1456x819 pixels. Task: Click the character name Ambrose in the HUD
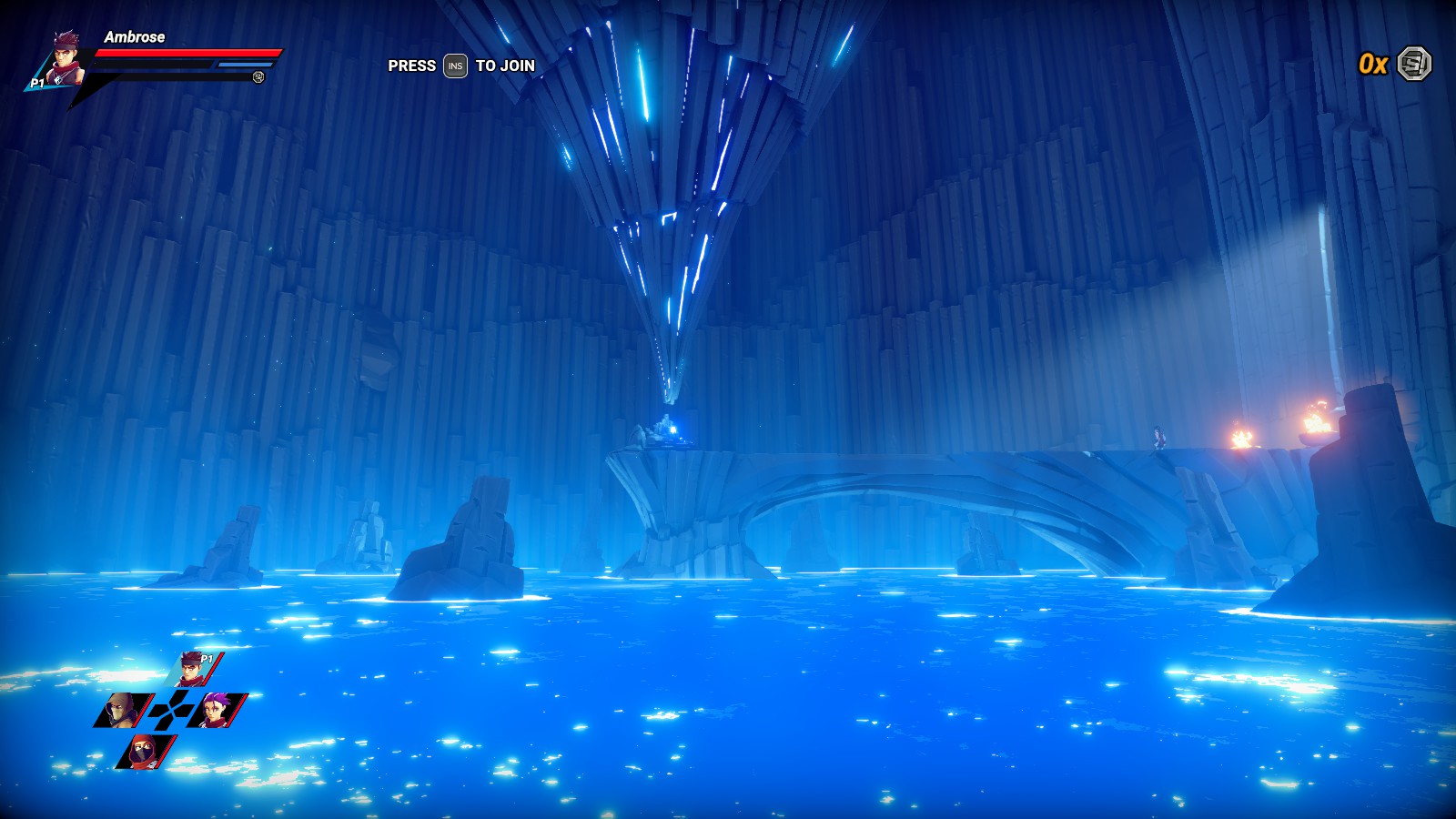click(x=135, y=38)
